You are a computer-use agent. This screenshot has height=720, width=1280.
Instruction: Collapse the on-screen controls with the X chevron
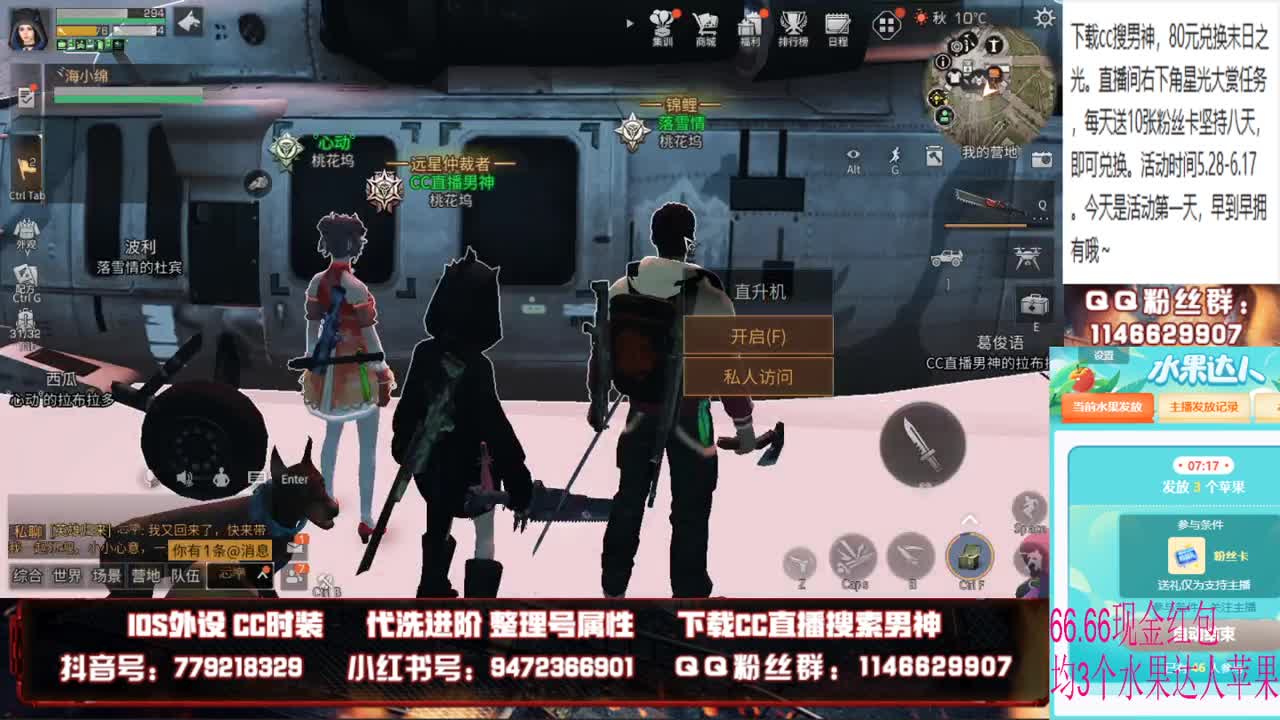click(x=970, y=519)
